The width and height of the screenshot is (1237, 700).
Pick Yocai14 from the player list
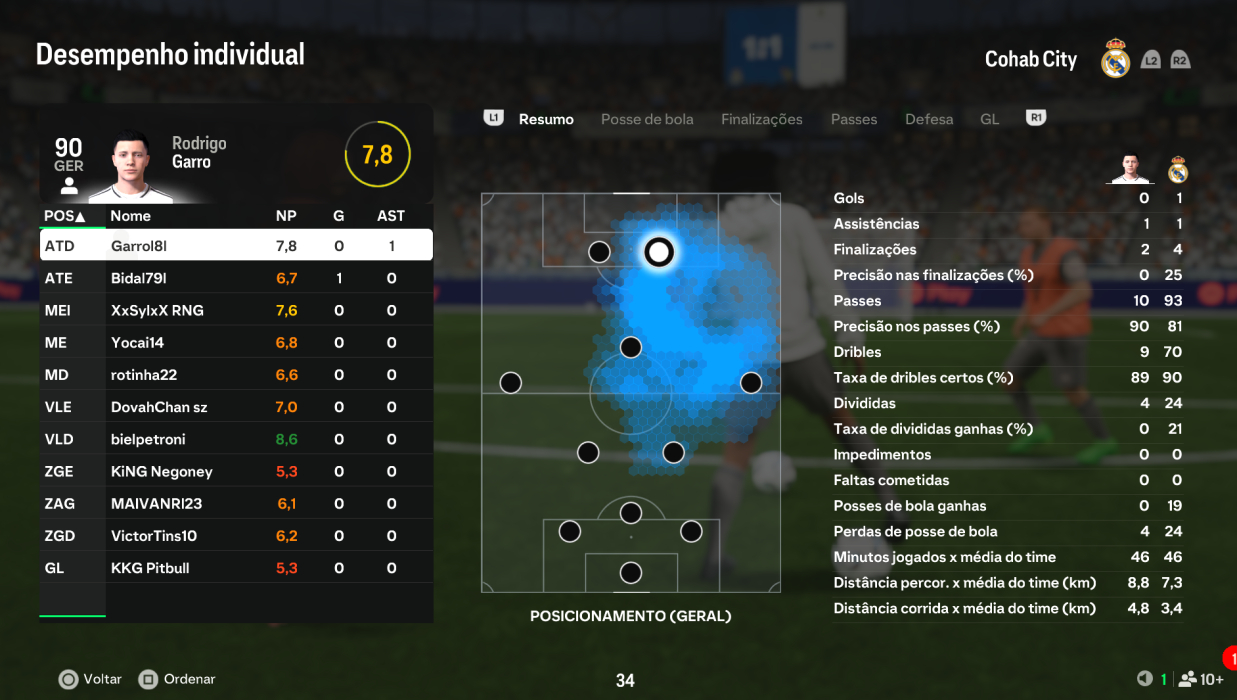(236, 342)
